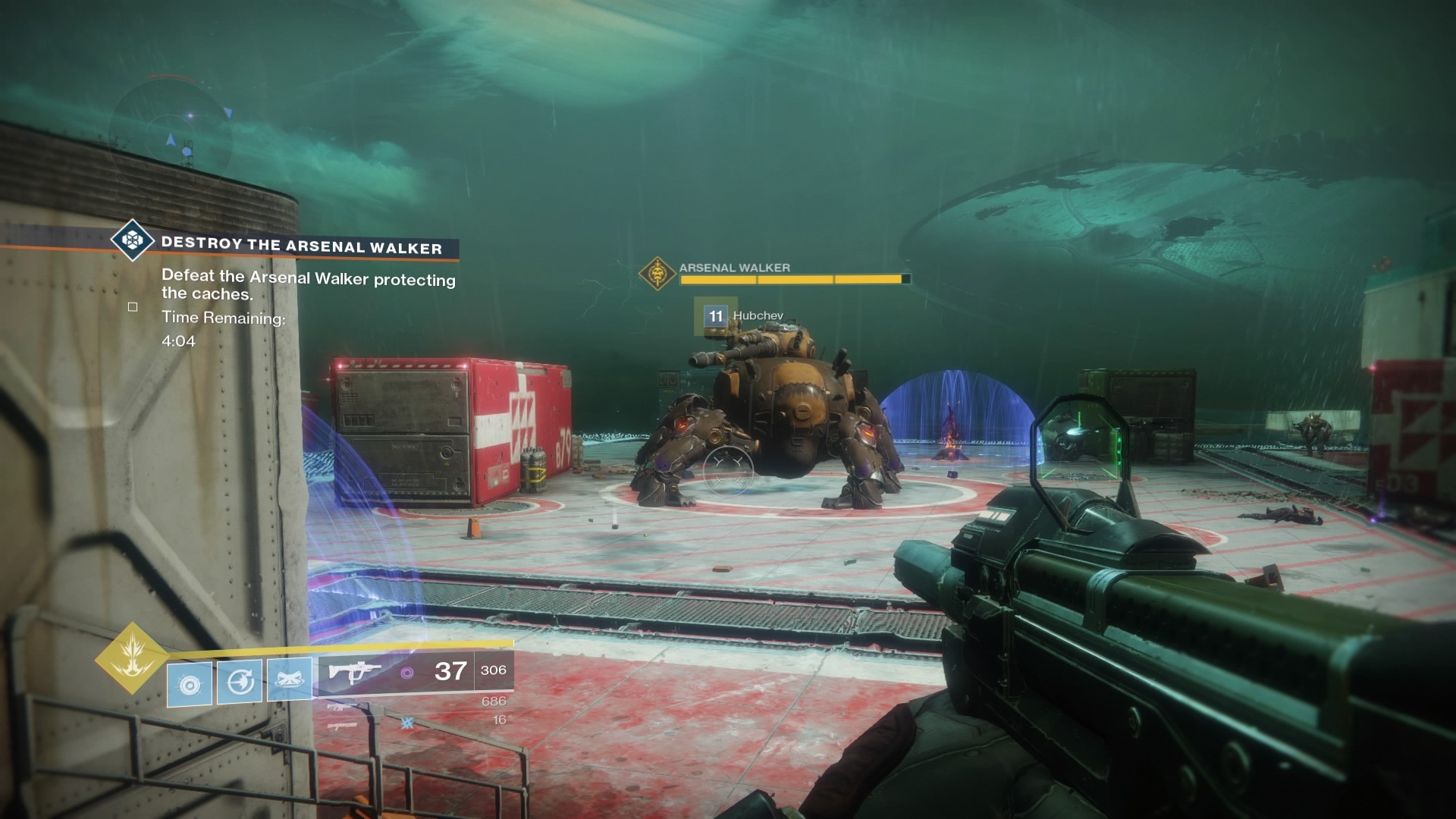
Task: Click the Hubchev player nameplate
Action: point(757,315)
